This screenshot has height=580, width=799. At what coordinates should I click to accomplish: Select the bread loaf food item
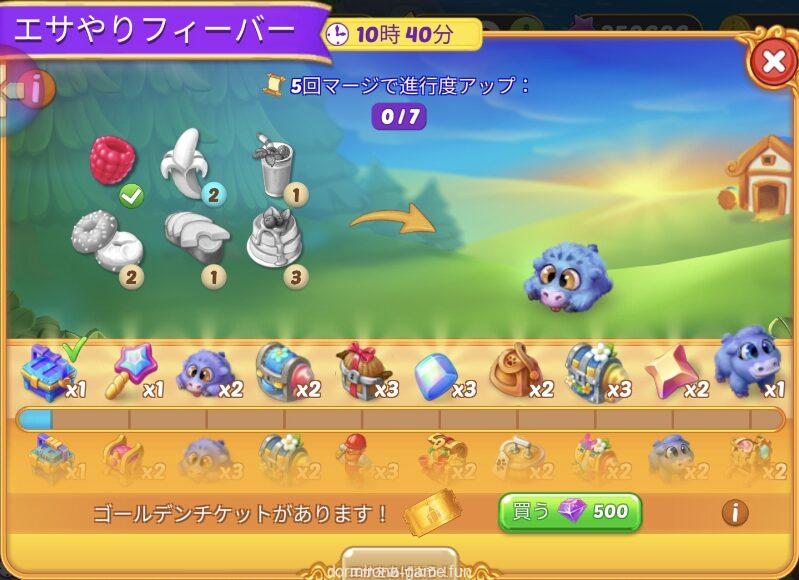[194, 234]
